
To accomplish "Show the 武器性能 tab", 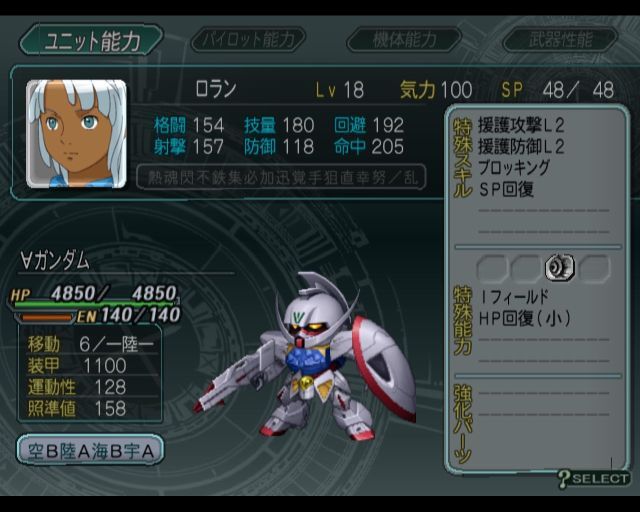I will point(561,40).
